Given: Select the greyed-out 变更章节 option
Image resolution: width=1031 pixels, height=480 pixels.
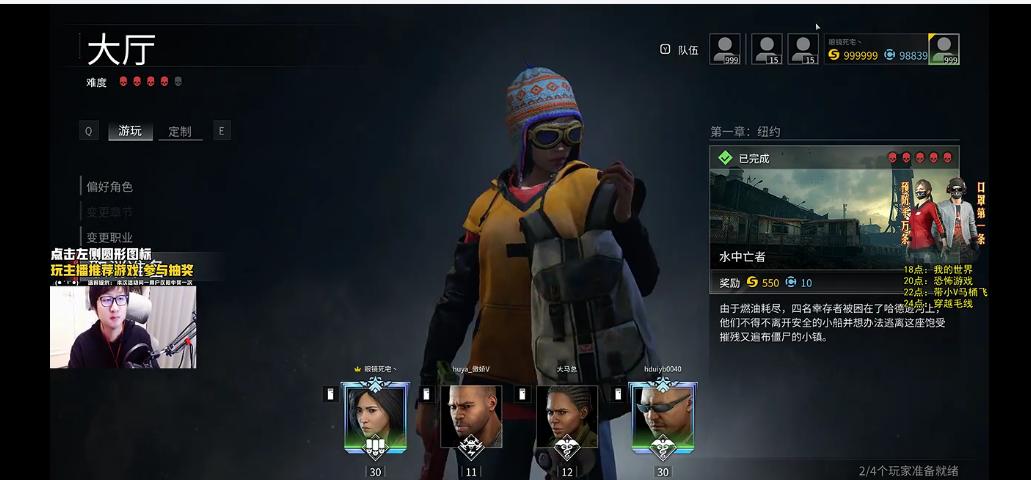Looking at the screenshot, I should 110,212.
